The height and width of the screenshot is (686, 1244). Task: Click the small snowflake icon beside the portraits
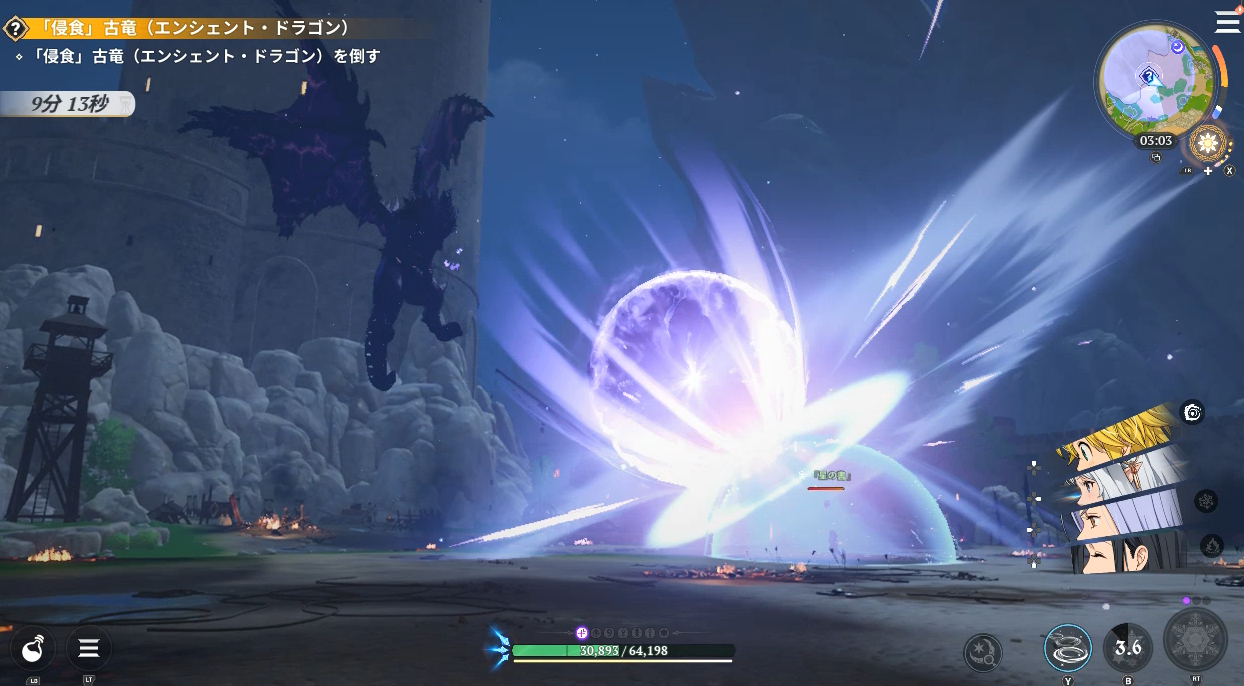click(x=1206, y=501)
